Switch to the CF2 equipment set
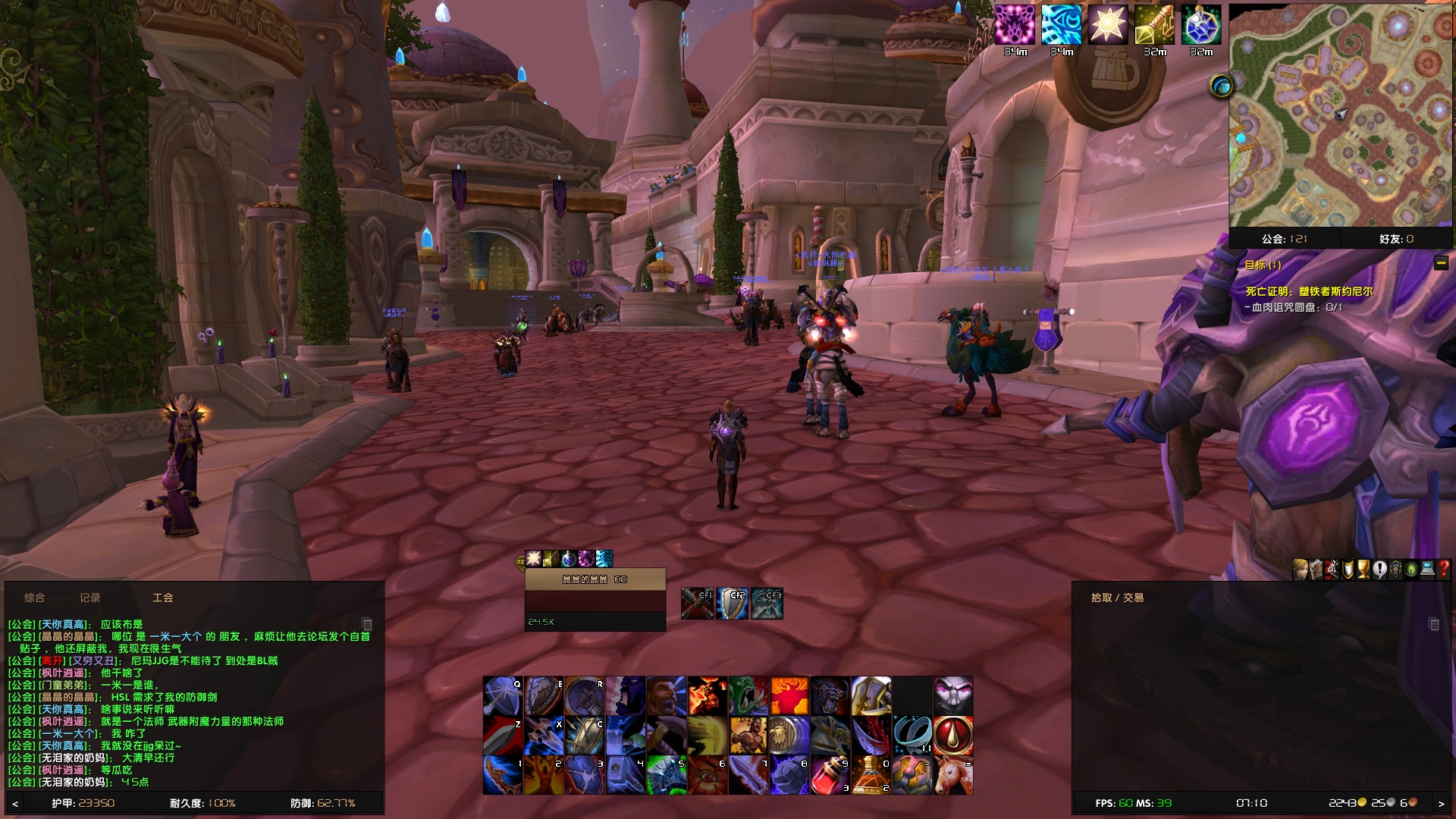The width and height of the screenshot is (1456, 819). click(x=733, y=603)
